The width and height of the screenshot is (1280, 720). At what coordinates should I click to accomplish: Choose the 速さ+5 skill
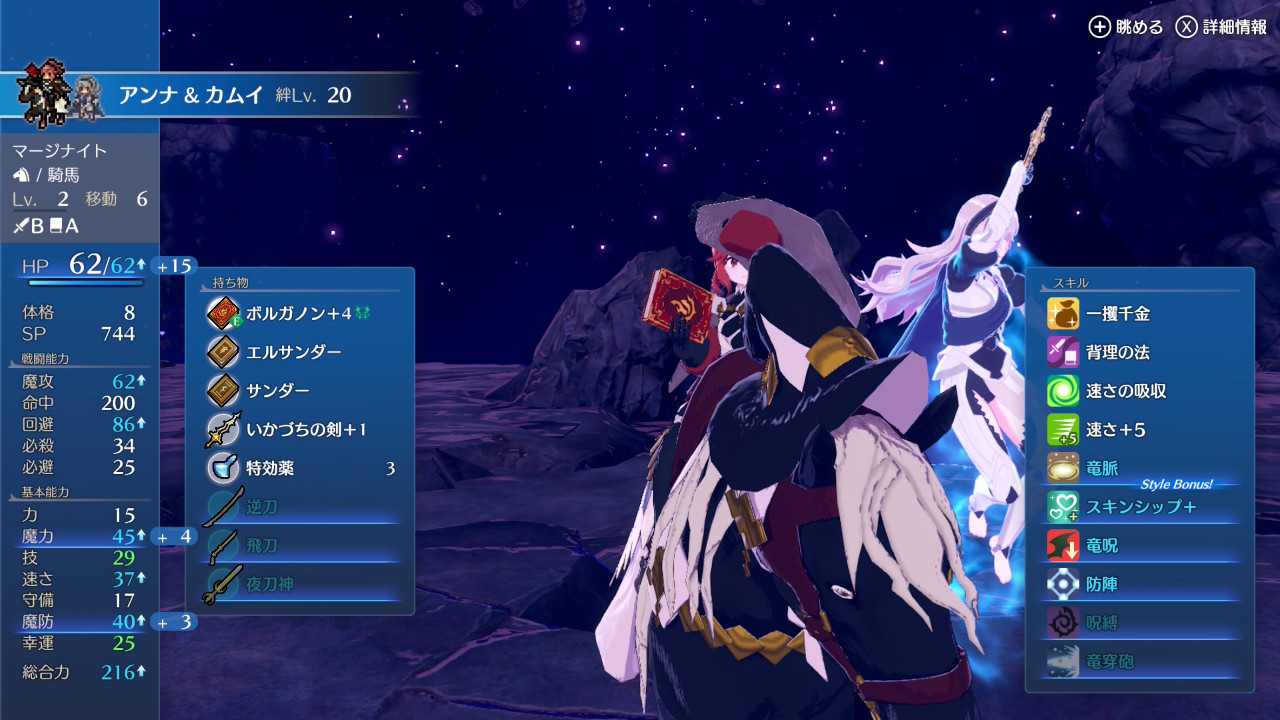click(1115, 430)
